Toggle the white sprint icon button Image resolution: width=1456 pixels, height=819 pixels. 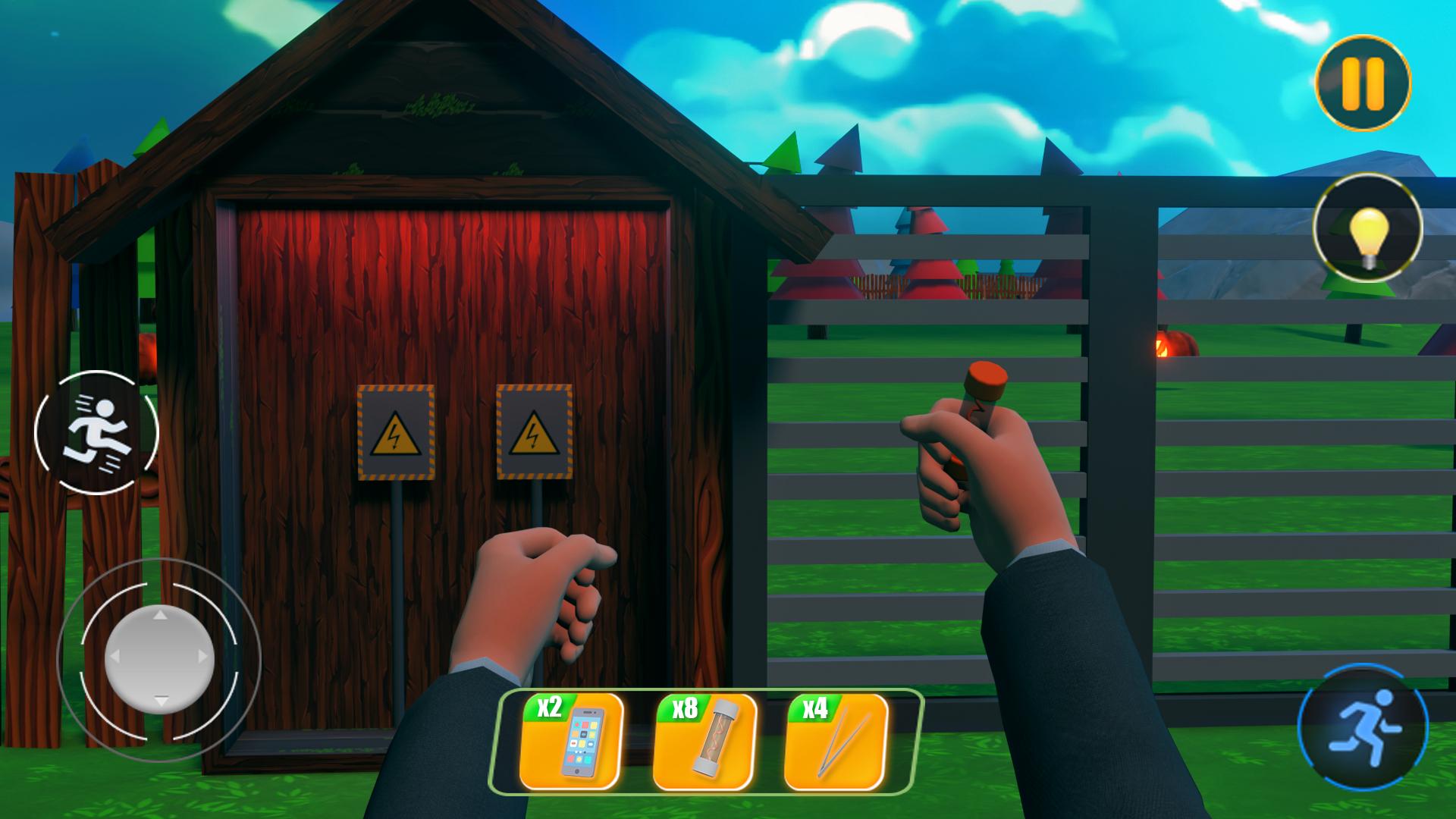click(x=96, y=433)
